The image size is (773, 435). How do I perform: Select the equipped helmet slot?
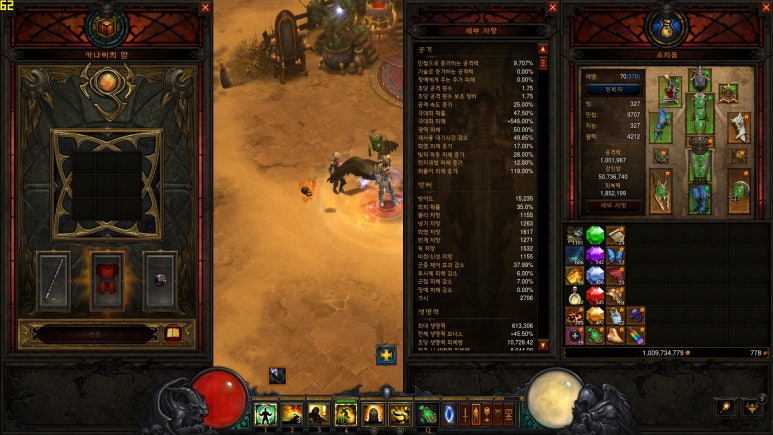point(700,80)
